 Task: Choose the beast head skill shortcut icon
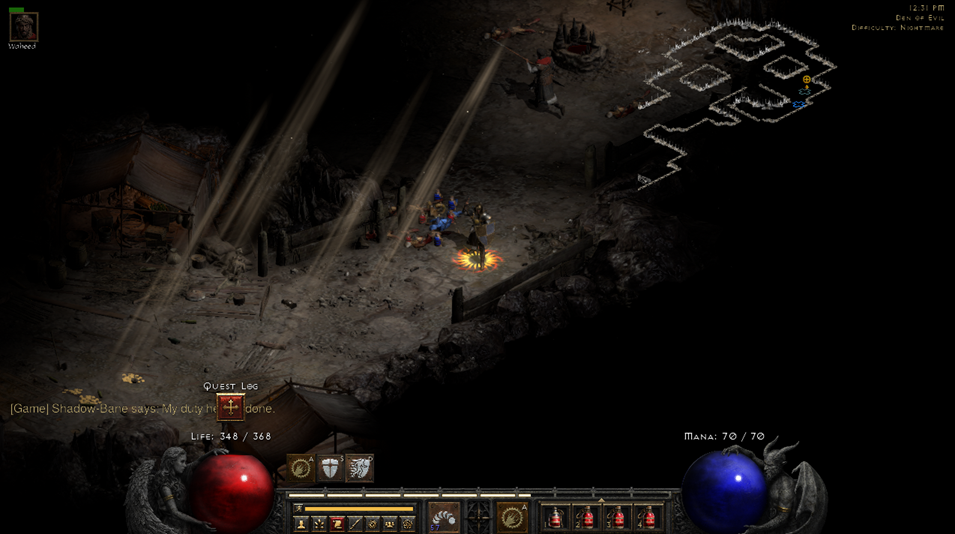[359, 468]
